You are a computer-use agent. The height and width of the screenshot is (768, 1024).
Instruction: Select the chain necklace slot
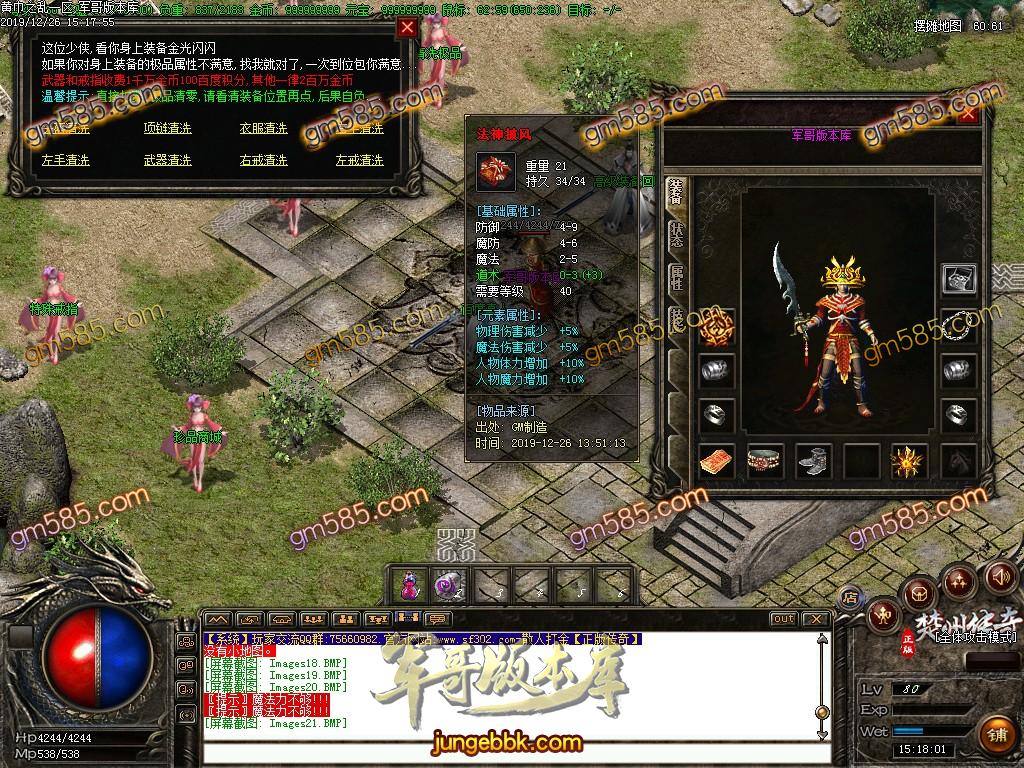click(959, 323)
